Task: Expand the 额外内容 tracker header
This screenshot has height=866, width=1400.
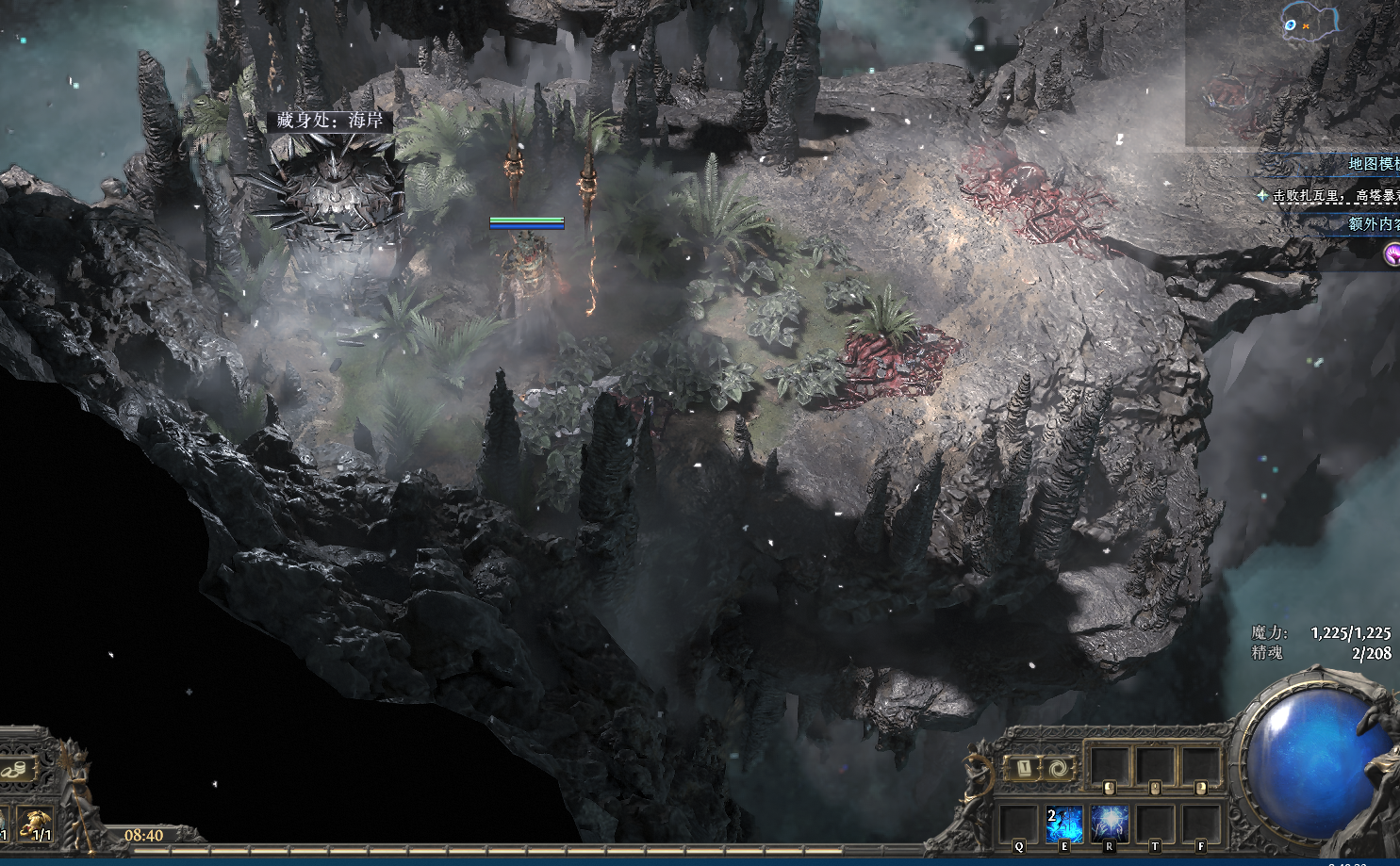Action: [x=1373, y=224]
